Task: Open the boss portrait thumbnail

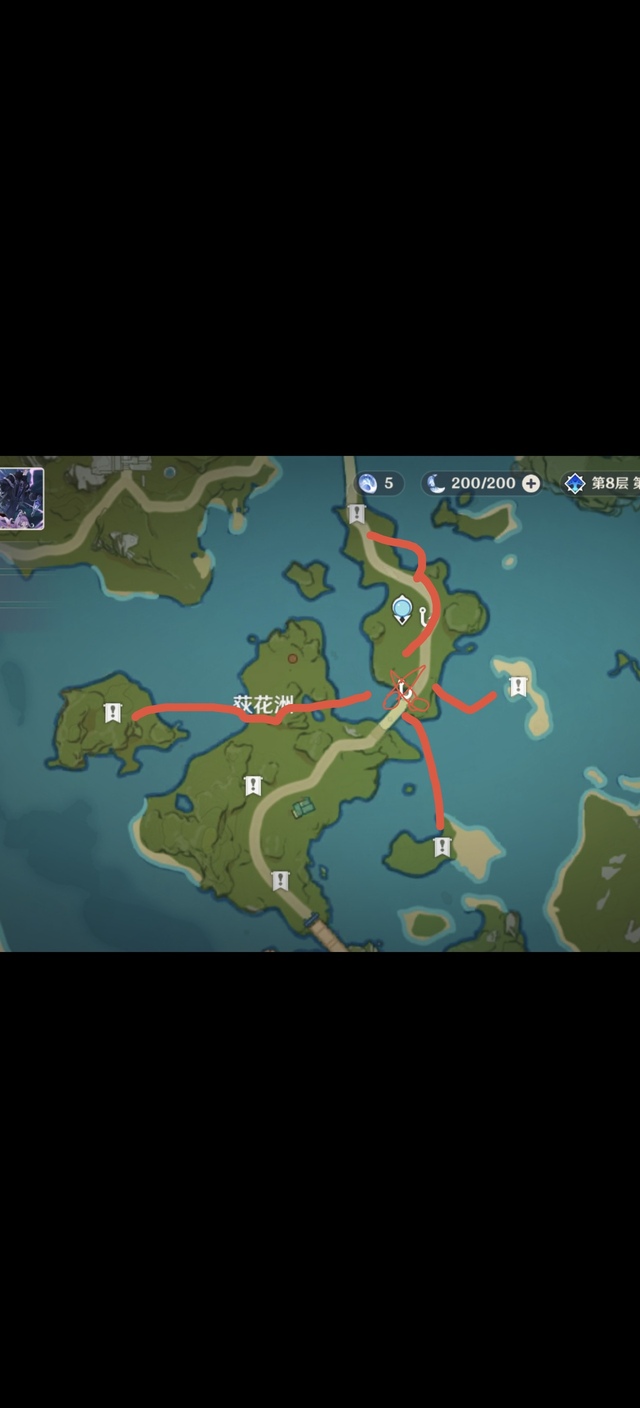Action: coord(21,498)
